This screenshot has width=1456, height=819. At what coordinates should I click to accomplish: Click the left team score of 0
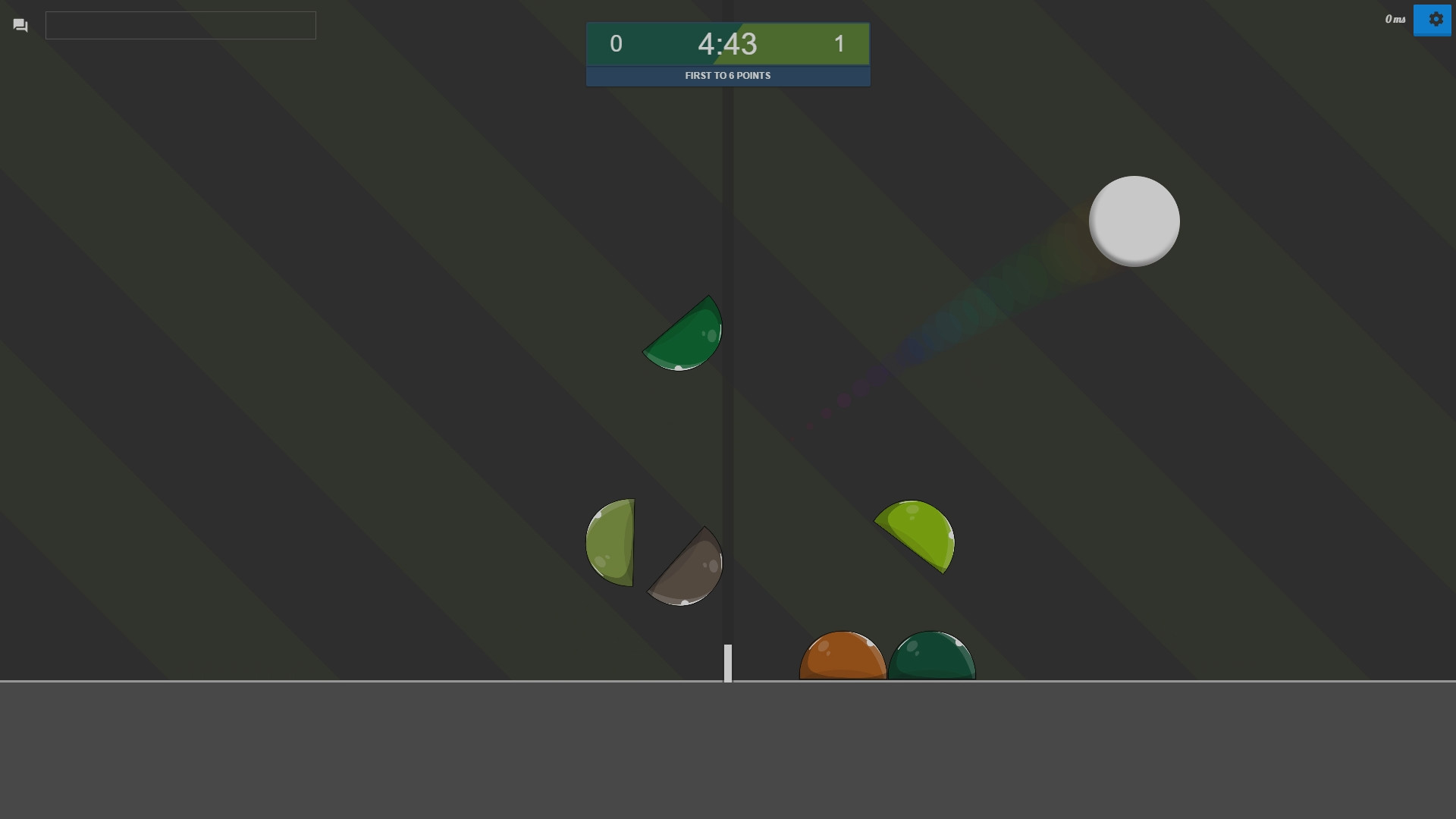pos(615,44)
